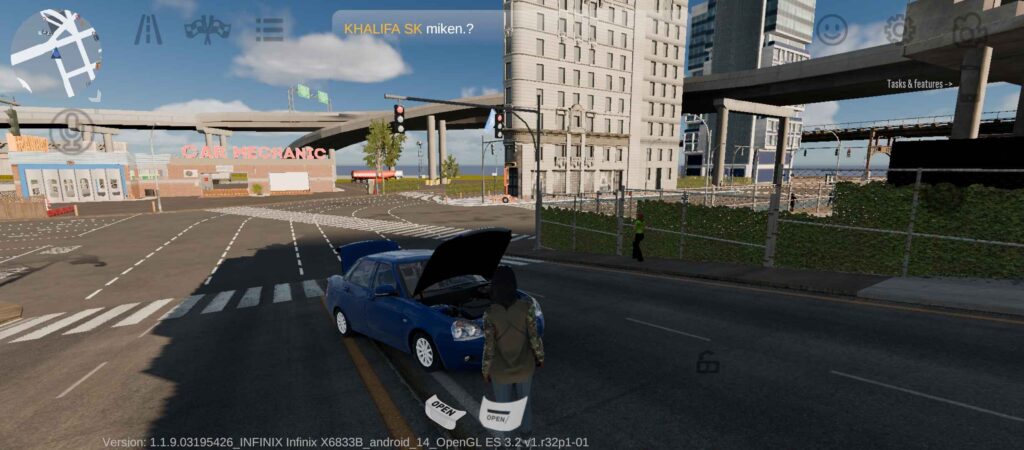This screenshot has width=1024, height=450.
Task: Tap the upright OPEN hood button
Action: [502, 413]
